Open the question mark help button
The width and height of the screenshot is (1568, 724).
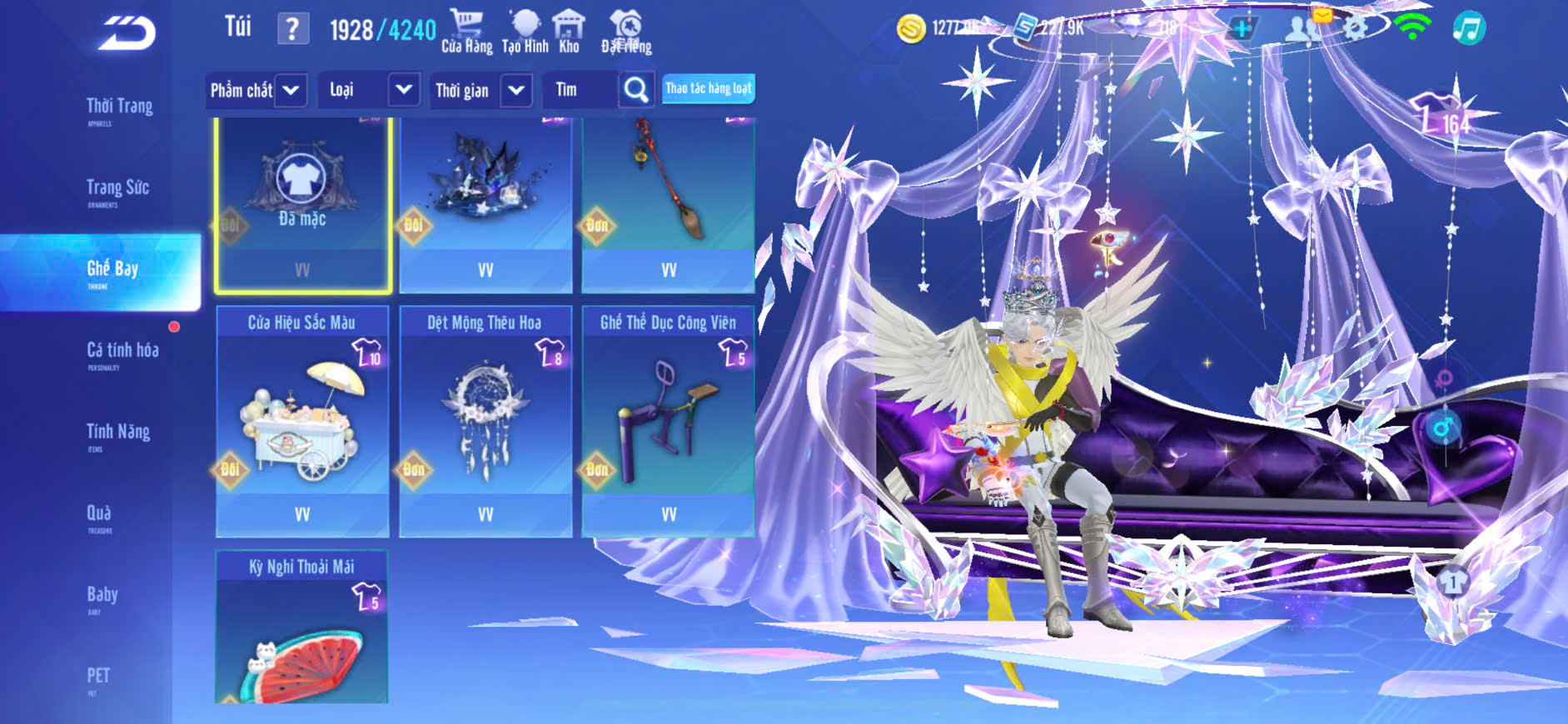[x=292, y=29]
